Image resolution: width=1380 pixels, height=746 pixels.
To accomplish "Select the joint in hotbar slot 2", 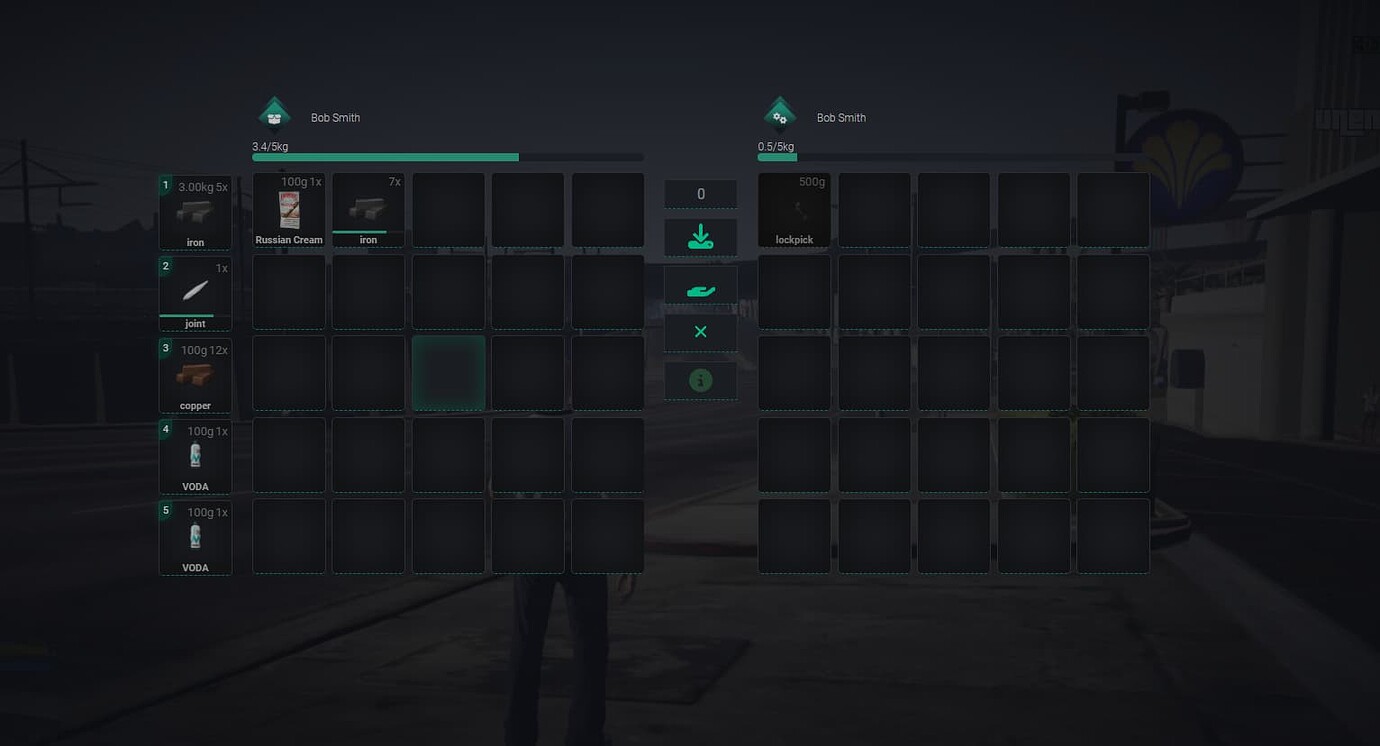I will click(195, 293).
